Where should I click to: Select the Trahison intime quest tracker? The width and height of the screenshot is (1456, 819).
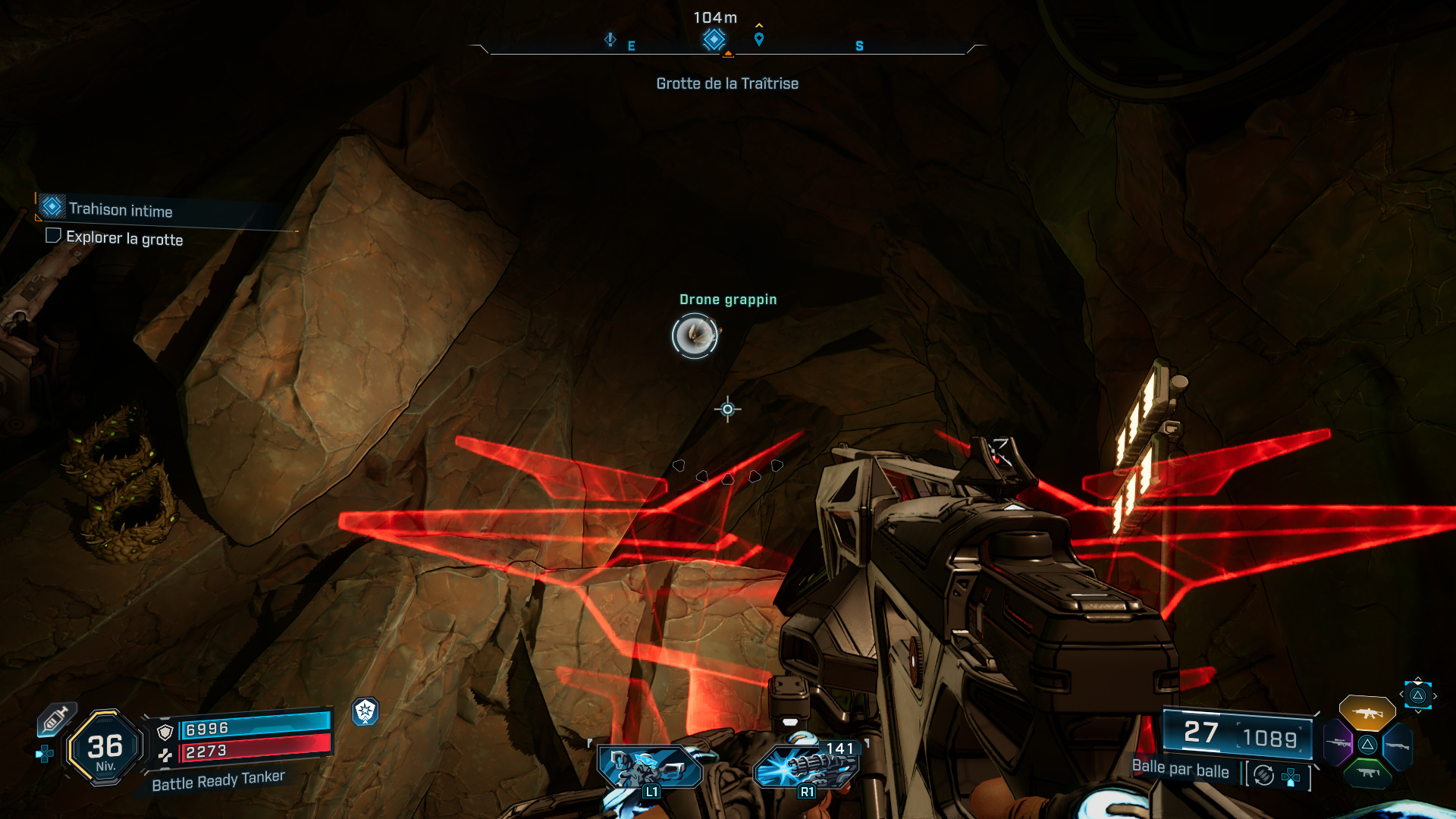(121, 209)
